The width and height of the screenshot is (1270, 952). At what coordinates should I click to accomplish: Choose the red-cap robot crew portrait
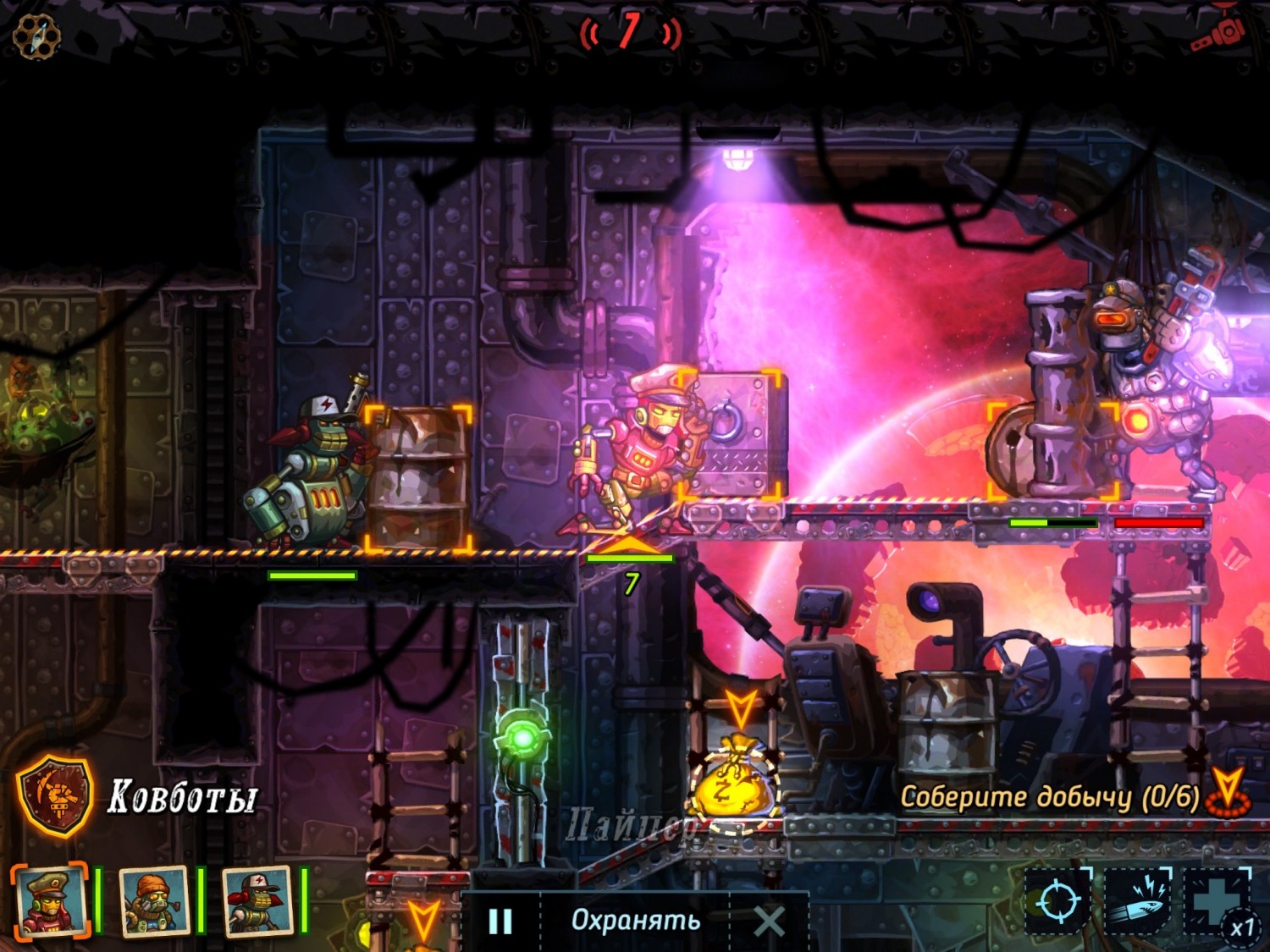tap(257, 902)
